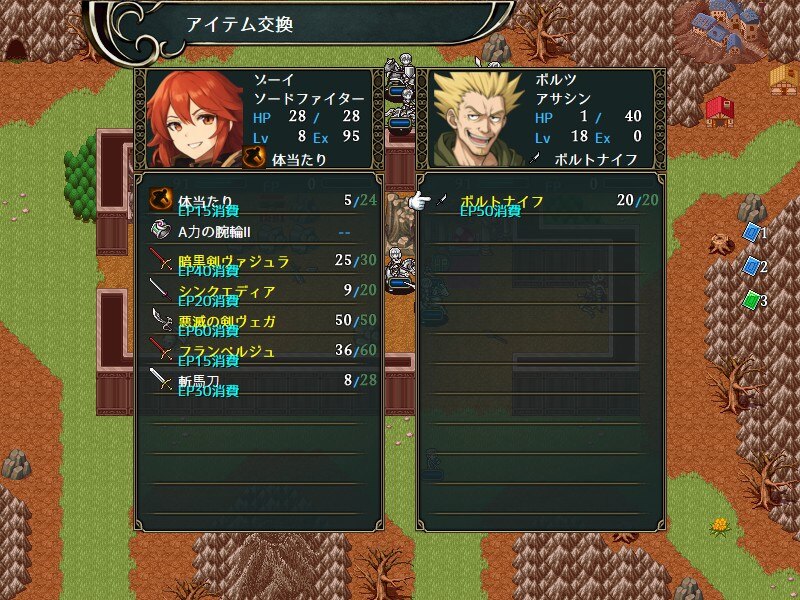Screen dimensions: 800x600
Task: Select the 体当たり item row
Action: [260, 202]
